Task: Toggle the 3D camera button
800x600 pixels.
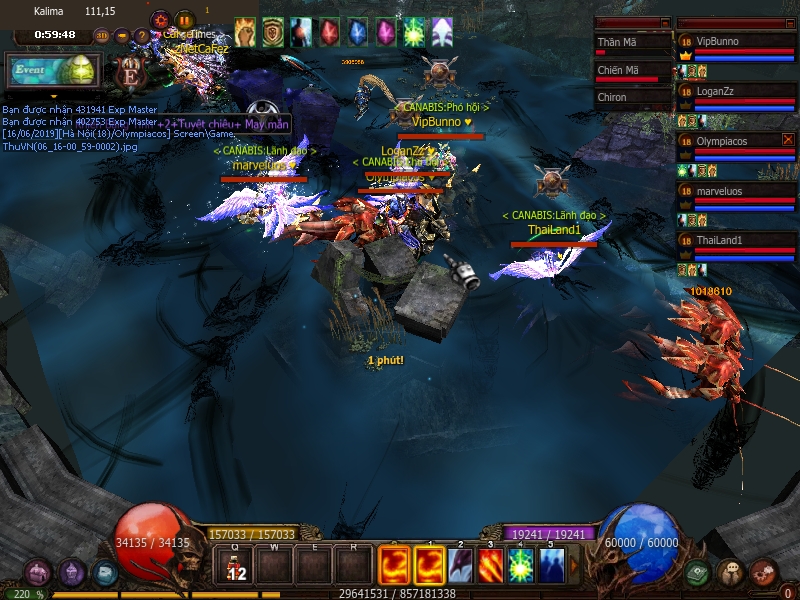Action: click(x=102, y=36)
